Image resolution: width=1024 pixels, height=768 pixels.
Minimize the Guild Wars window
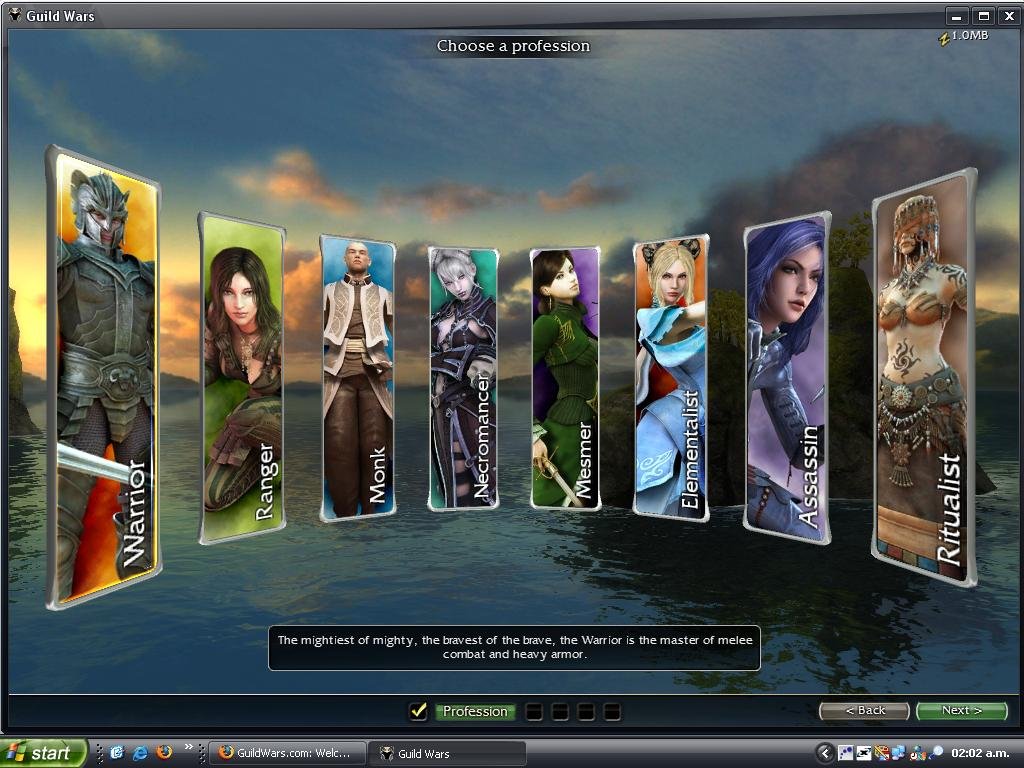[958, 16]
